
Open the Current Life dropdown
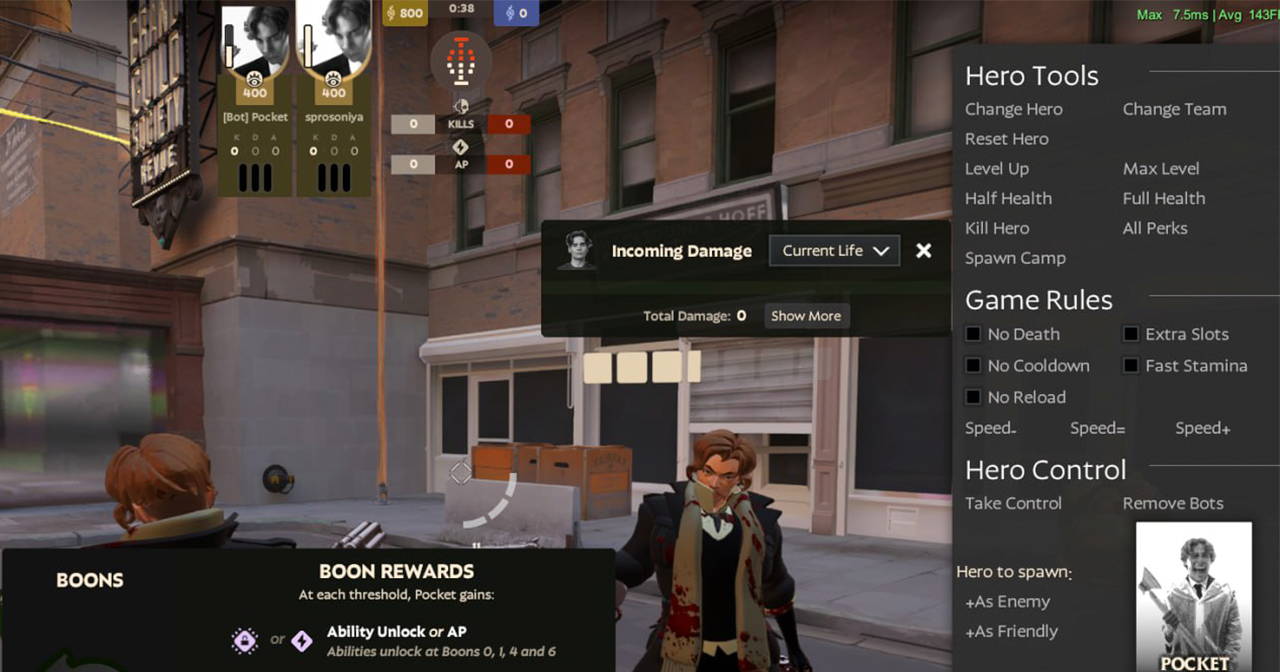click(x=834, y=251)
